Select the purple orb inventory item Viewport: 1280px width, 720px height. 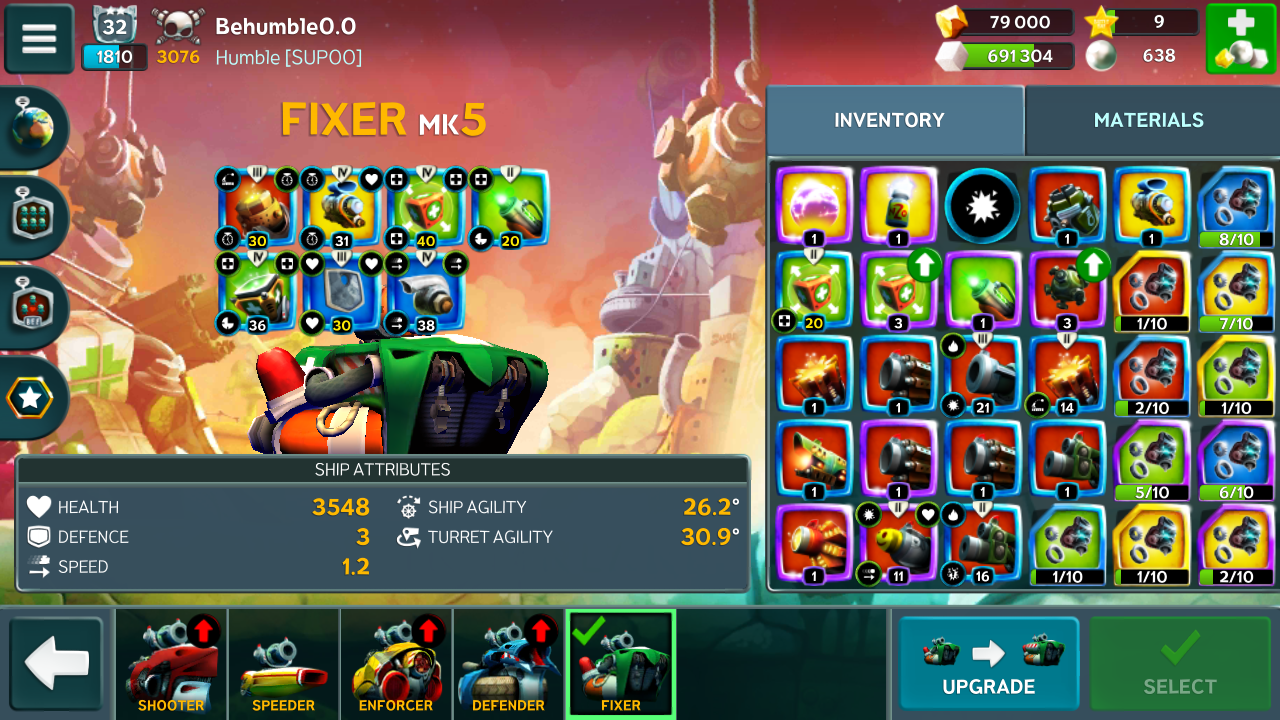[x=814, y=206]
